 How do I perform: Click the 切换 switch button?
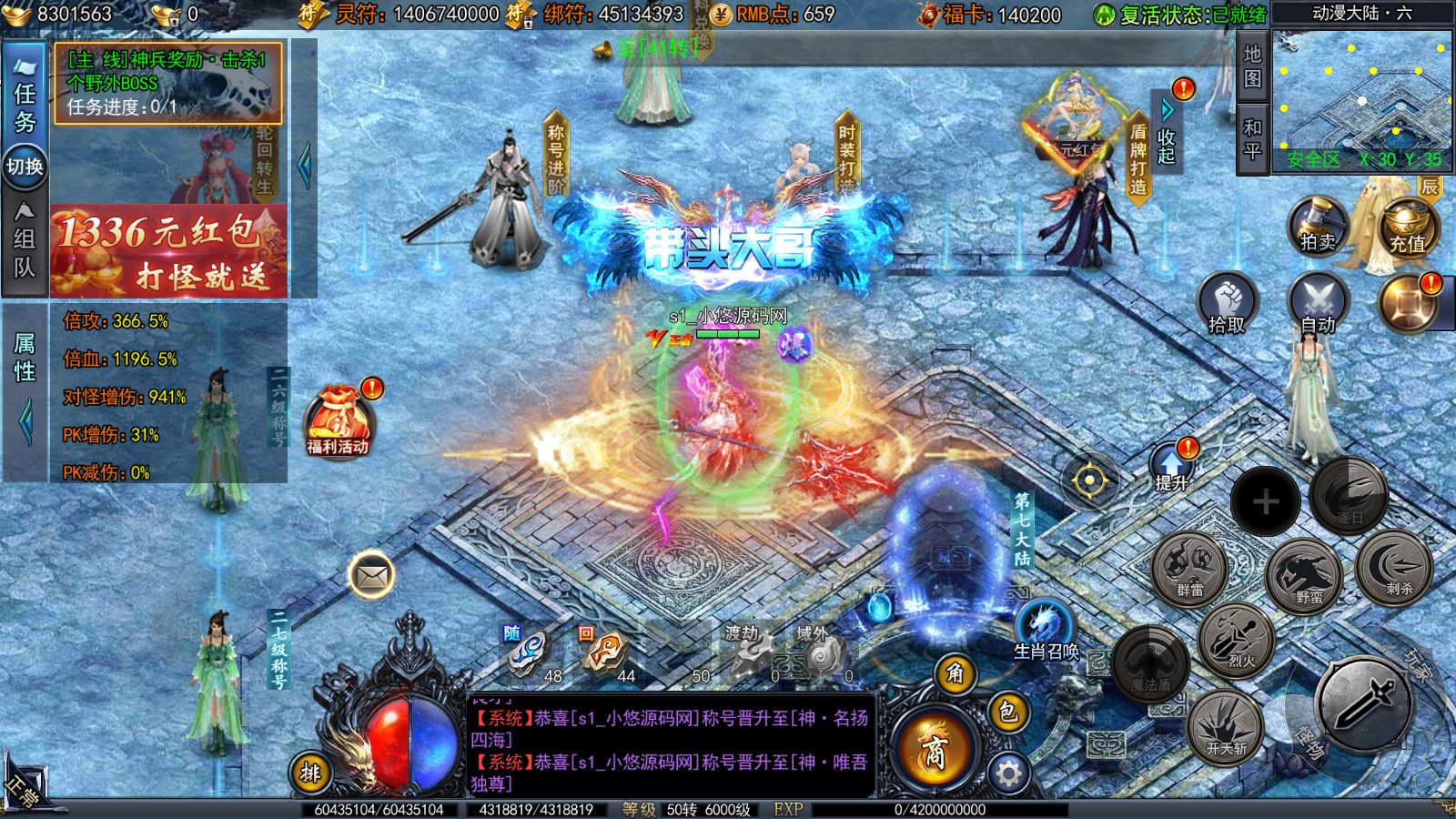25,167
